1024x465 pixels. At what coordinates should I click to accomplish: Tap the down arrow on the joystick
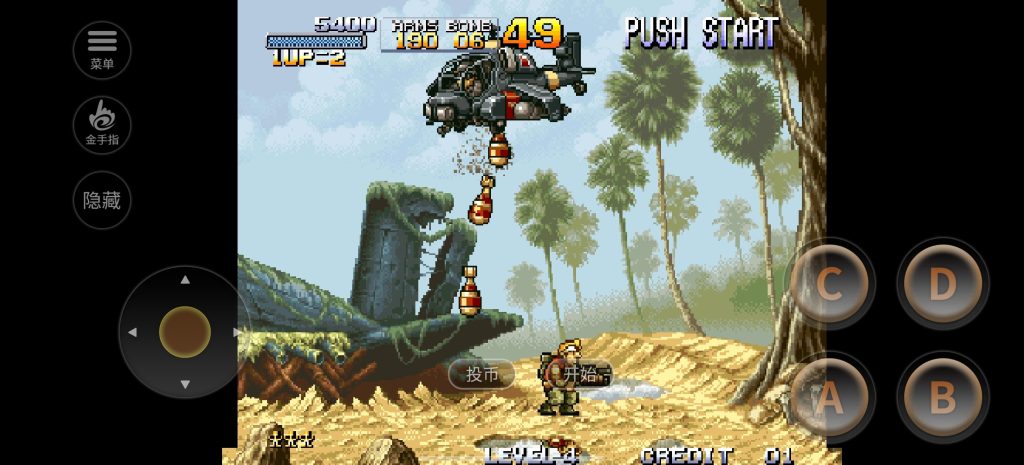(x=185, y=384)
